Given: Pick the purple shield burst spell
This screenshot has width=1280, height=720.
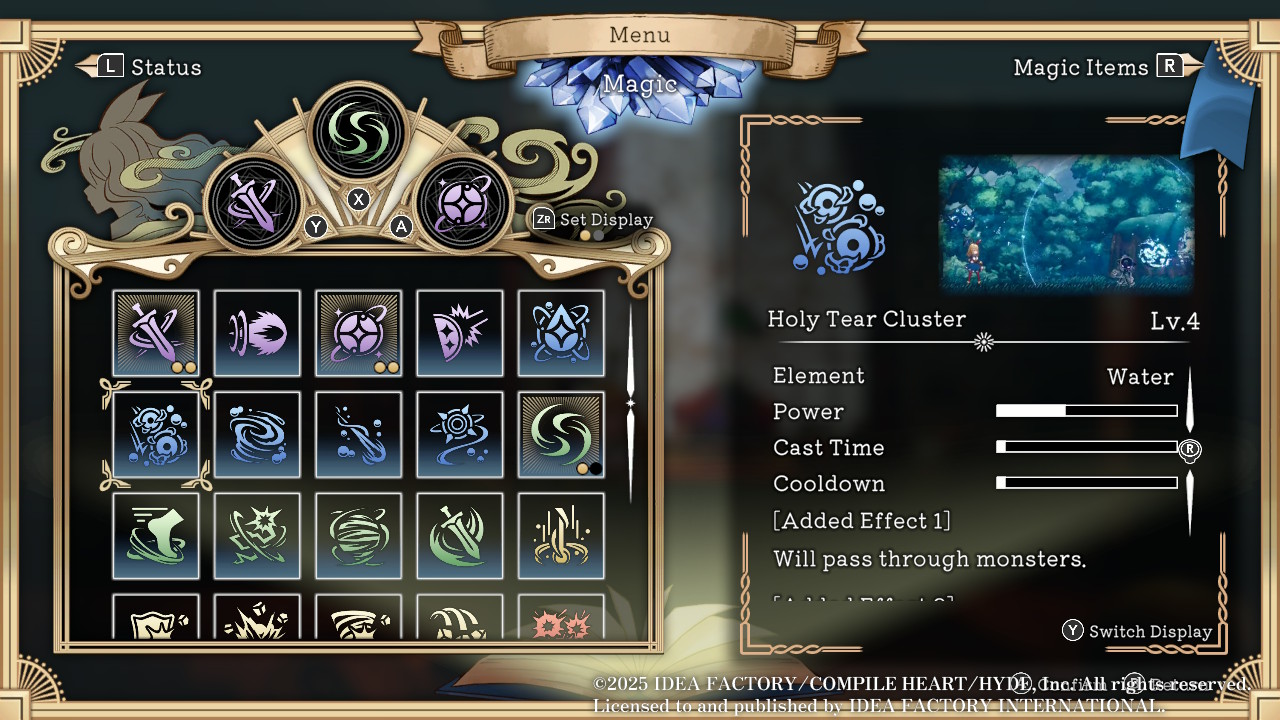Looking at the screenshot, I should [x=459, y=333].
